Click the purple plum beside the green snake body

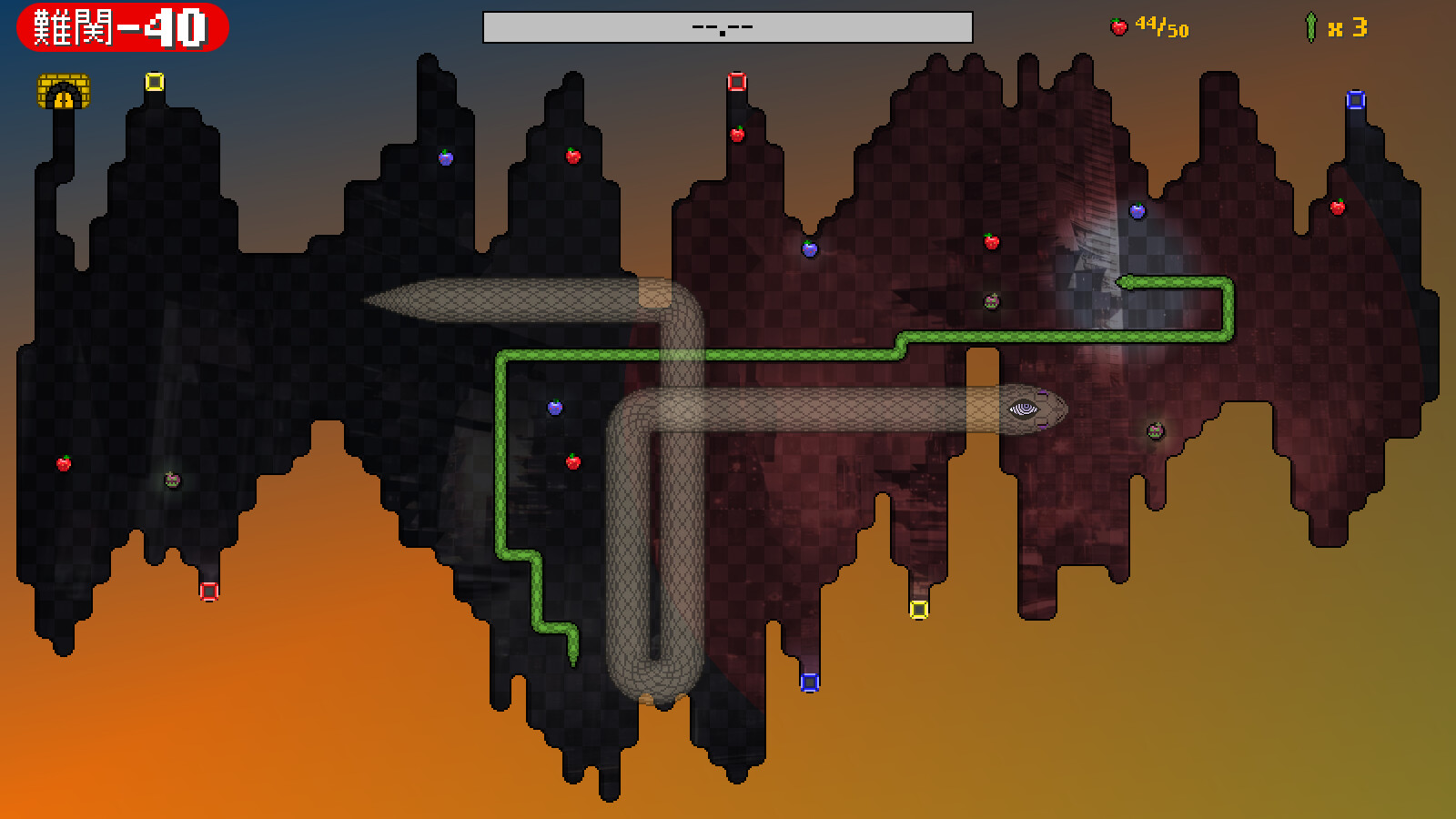pyautogui.click(x=555, y=408)
